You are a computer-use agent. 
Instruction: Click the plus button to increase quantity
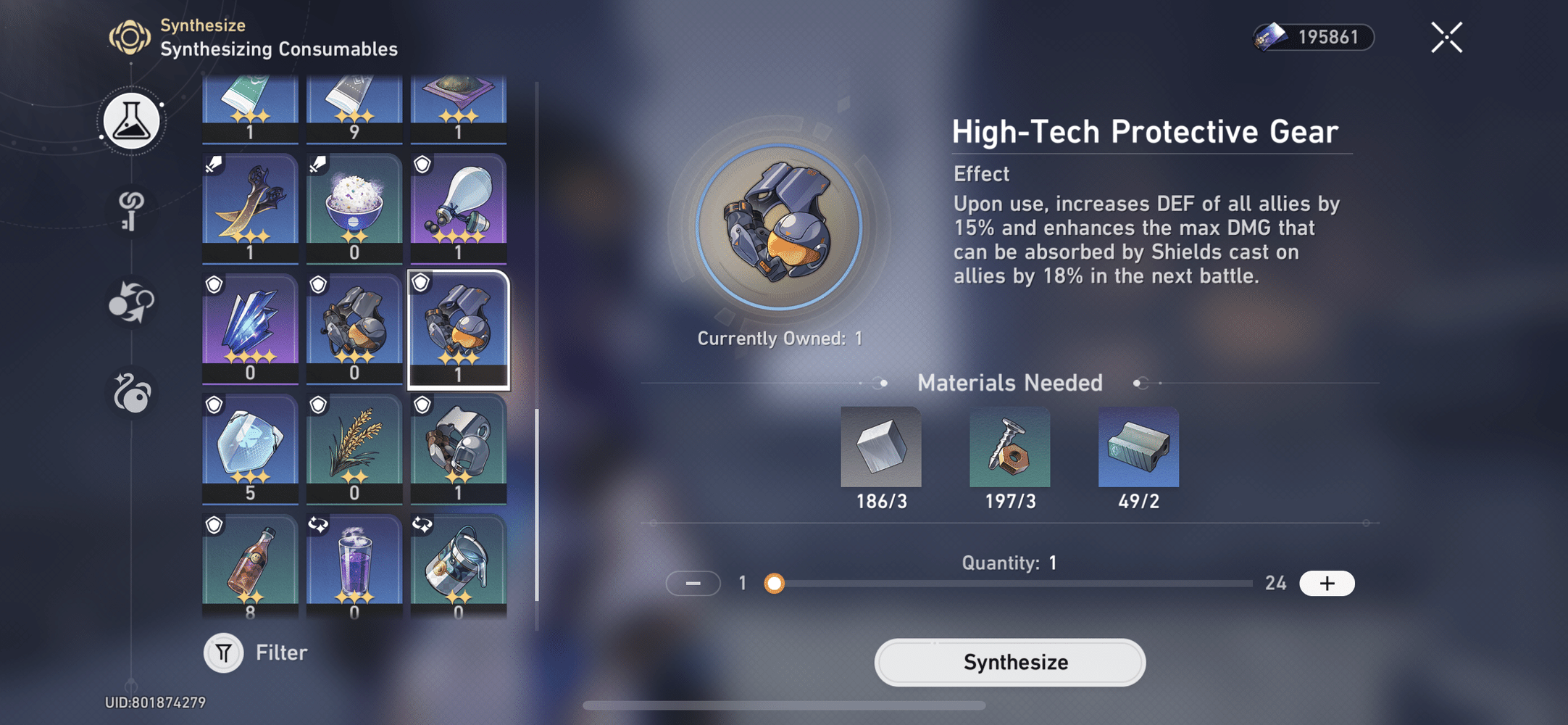coord(1327,583)
